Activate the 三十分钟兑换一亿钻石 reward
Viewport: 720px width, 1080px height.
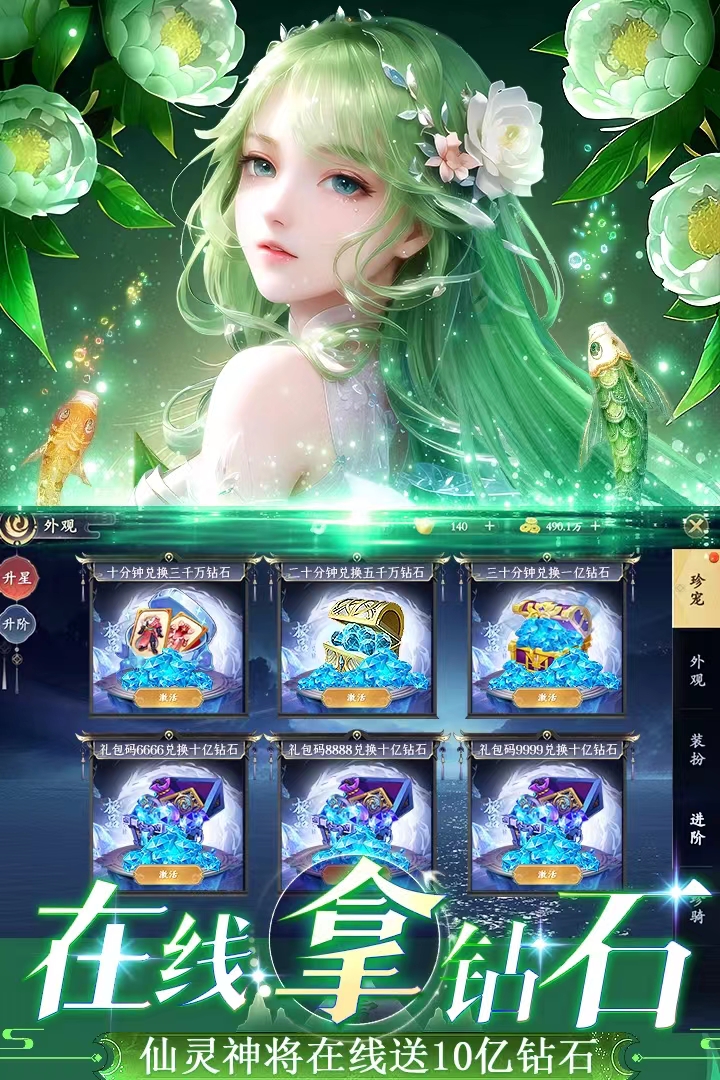click(547, 697)
